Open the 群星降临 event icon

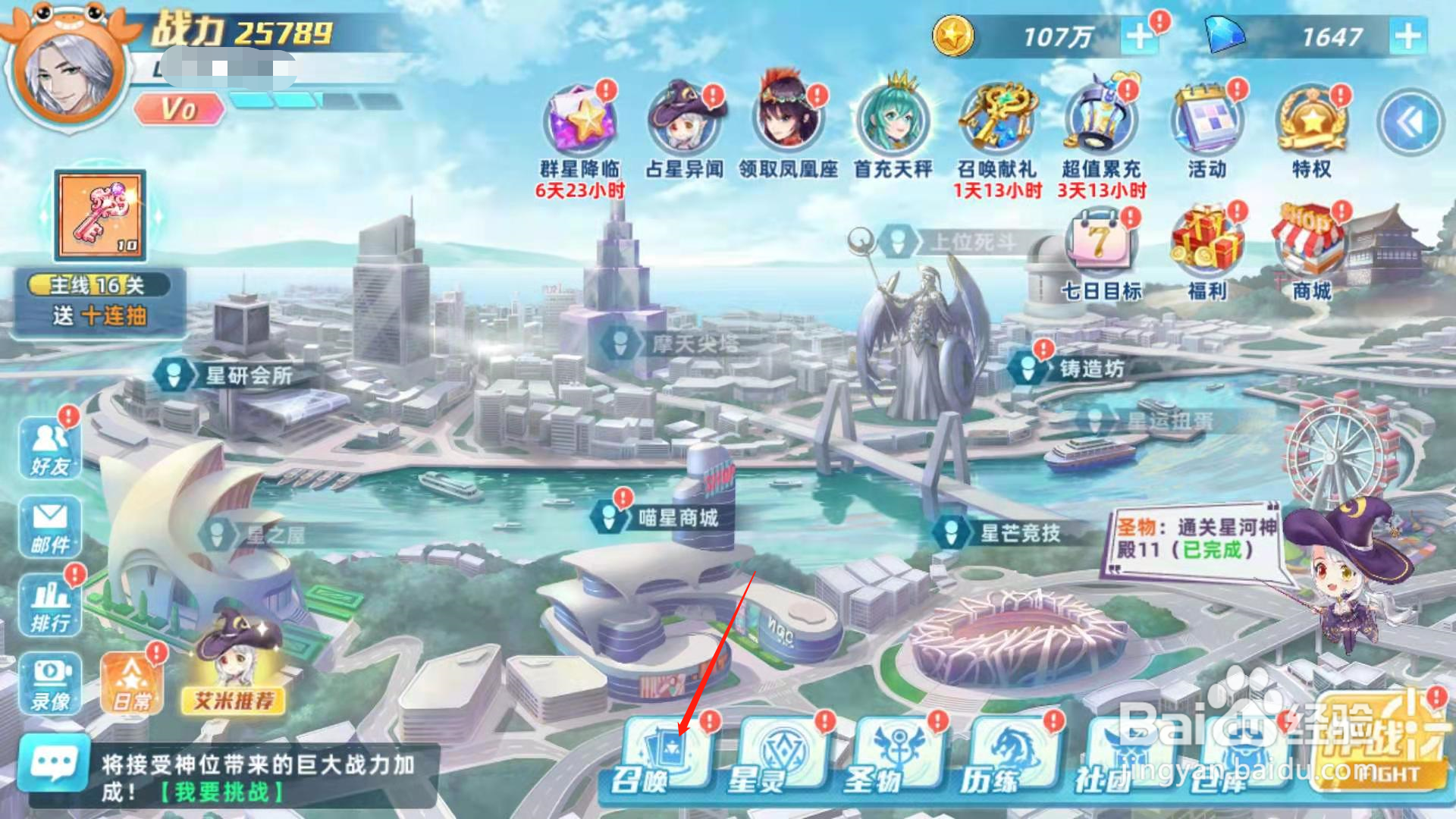(580, 121)
